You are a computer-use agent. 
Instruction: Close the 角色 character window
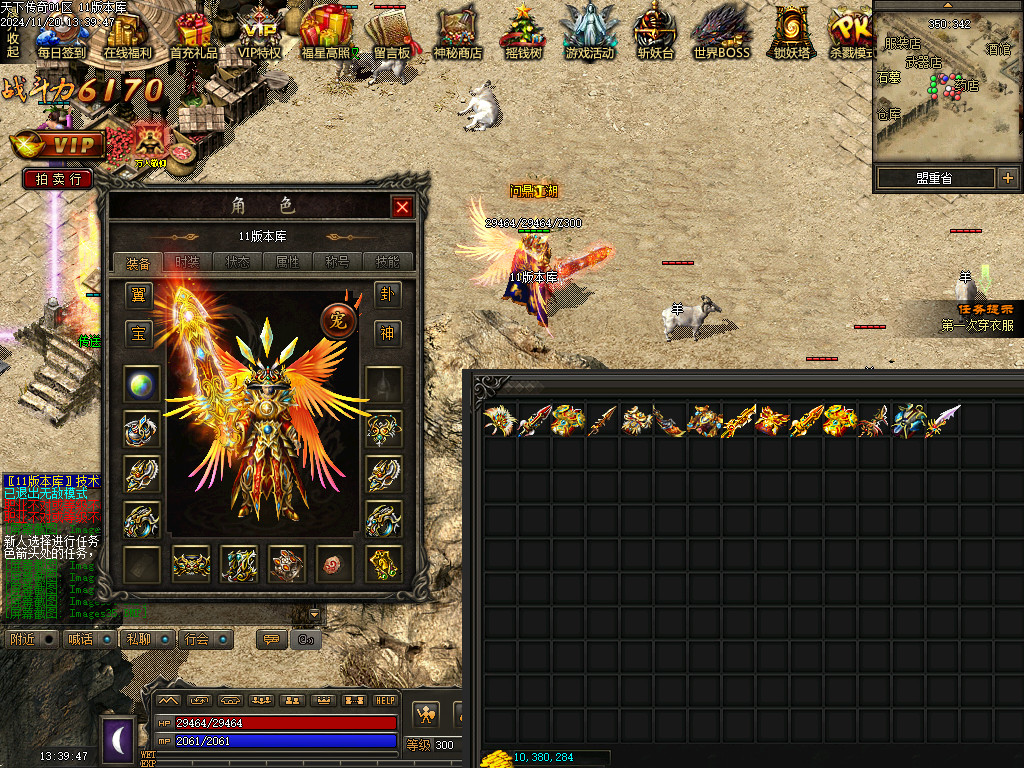pos(402,207)
